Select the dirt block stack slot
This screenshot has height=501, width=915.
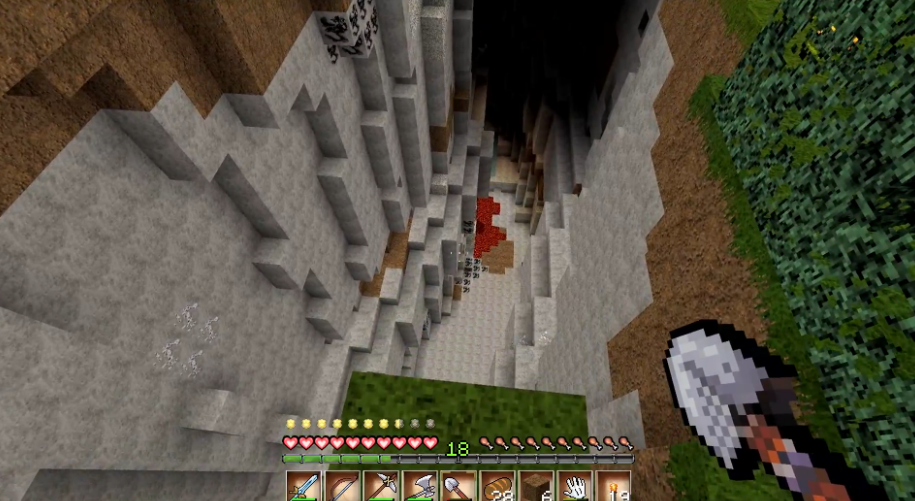535,487
